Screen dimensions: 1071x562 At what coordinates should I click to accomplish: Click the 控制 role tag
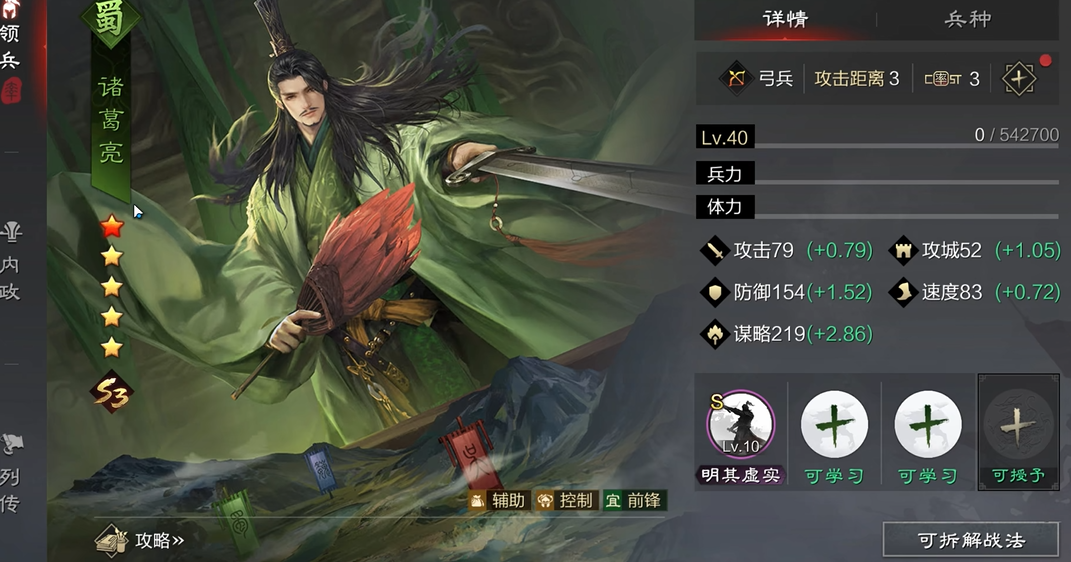(565, 500)
